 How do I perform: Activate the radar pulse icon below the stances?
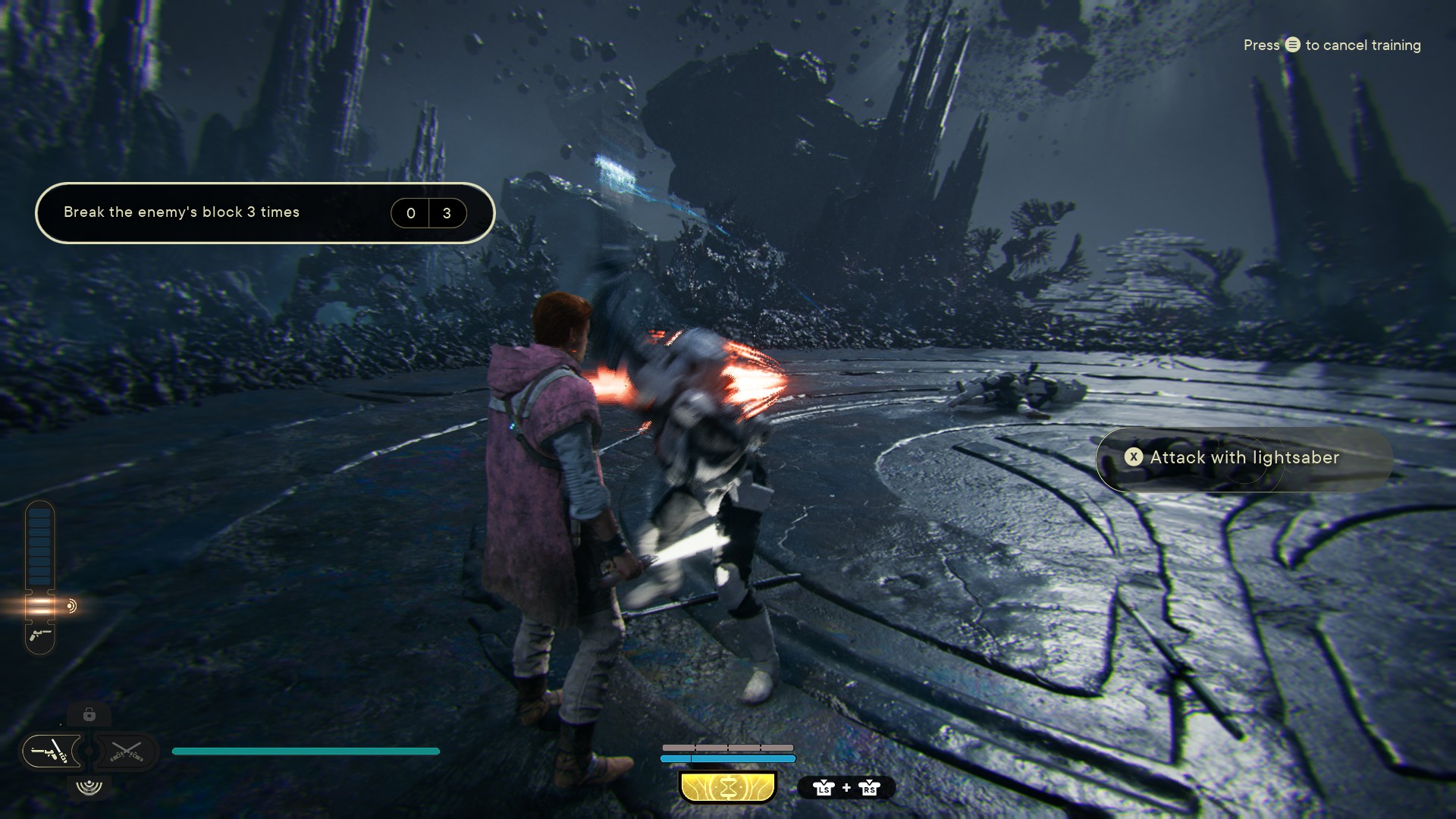(x=89, y=786)
